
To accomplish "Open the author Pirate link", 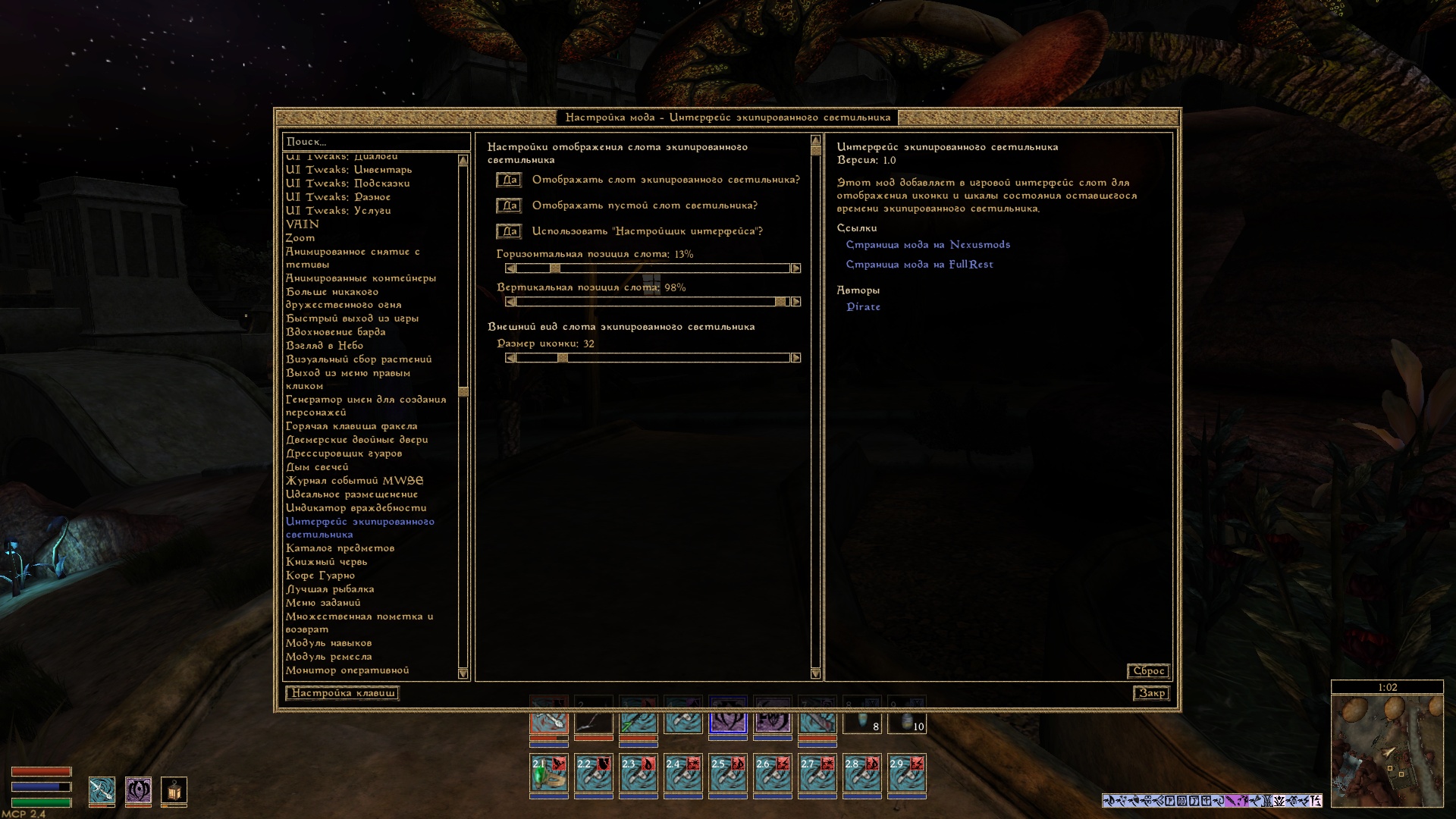I will 863,307.
